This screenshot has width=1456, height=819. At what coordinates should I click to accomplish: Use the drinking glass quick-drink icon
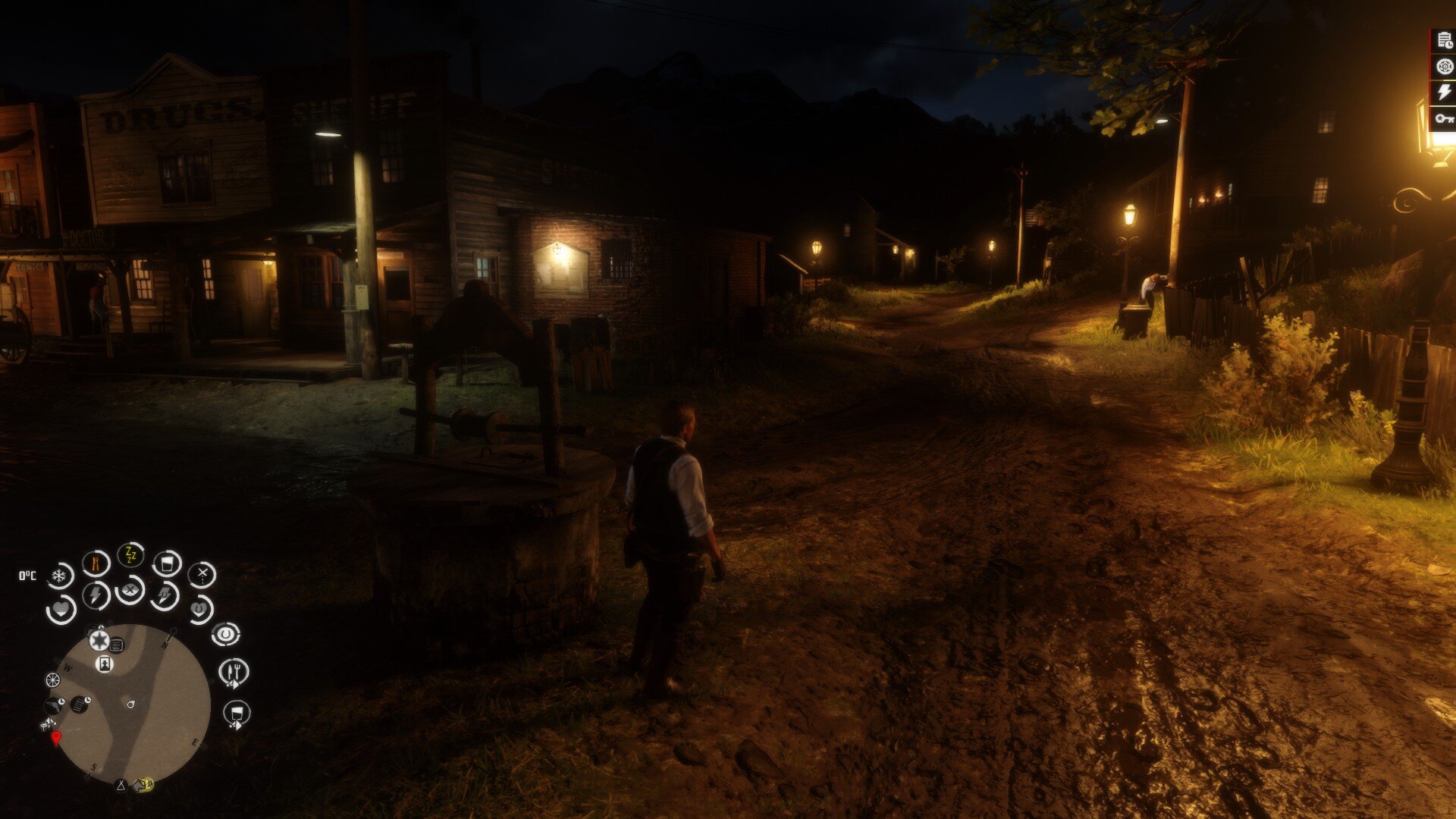click(237, 713)
